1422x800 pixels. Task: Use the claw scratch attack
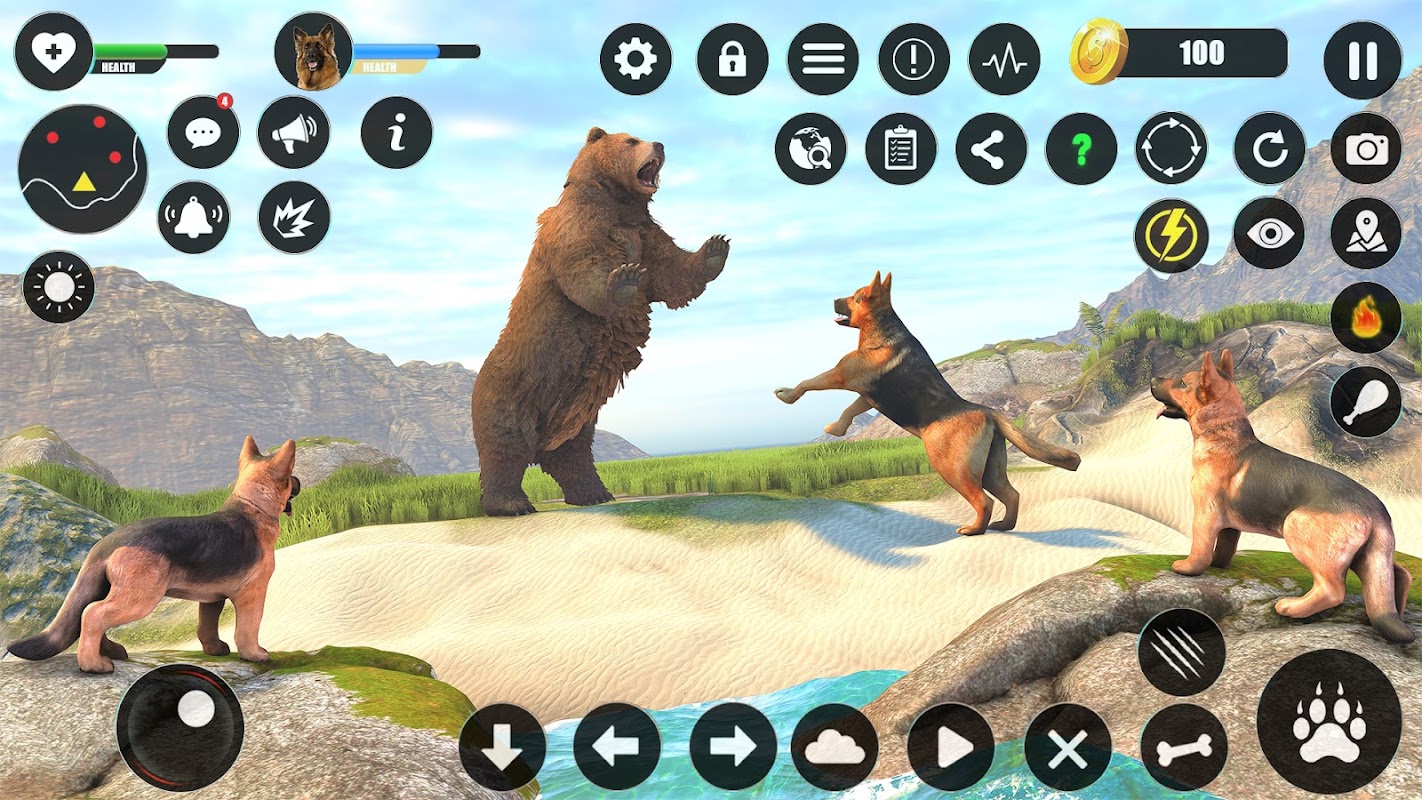point(1182,652)
